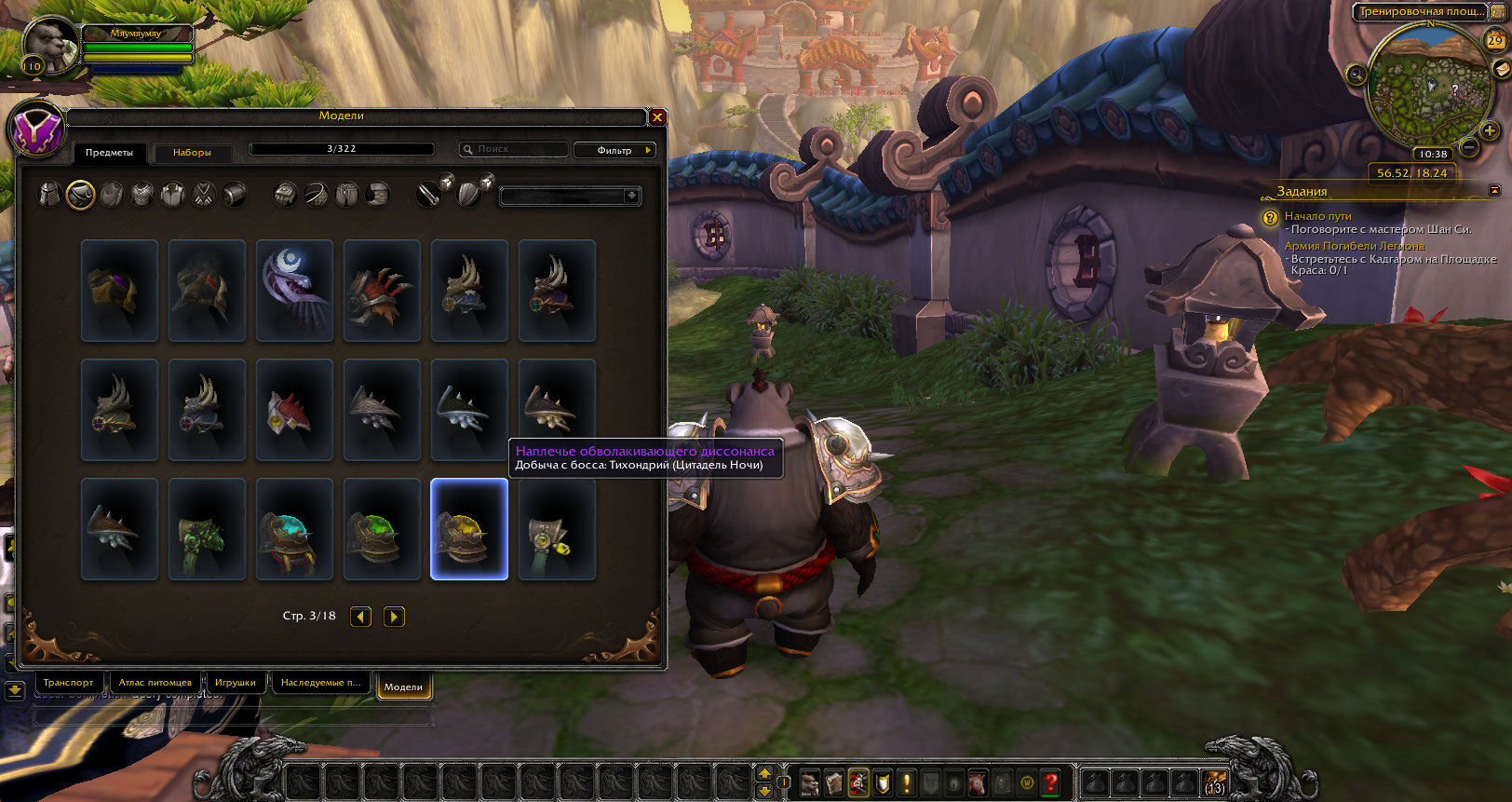Open the Игрушки tab
The image size is (1512, 802).
(x=235, y=683)
